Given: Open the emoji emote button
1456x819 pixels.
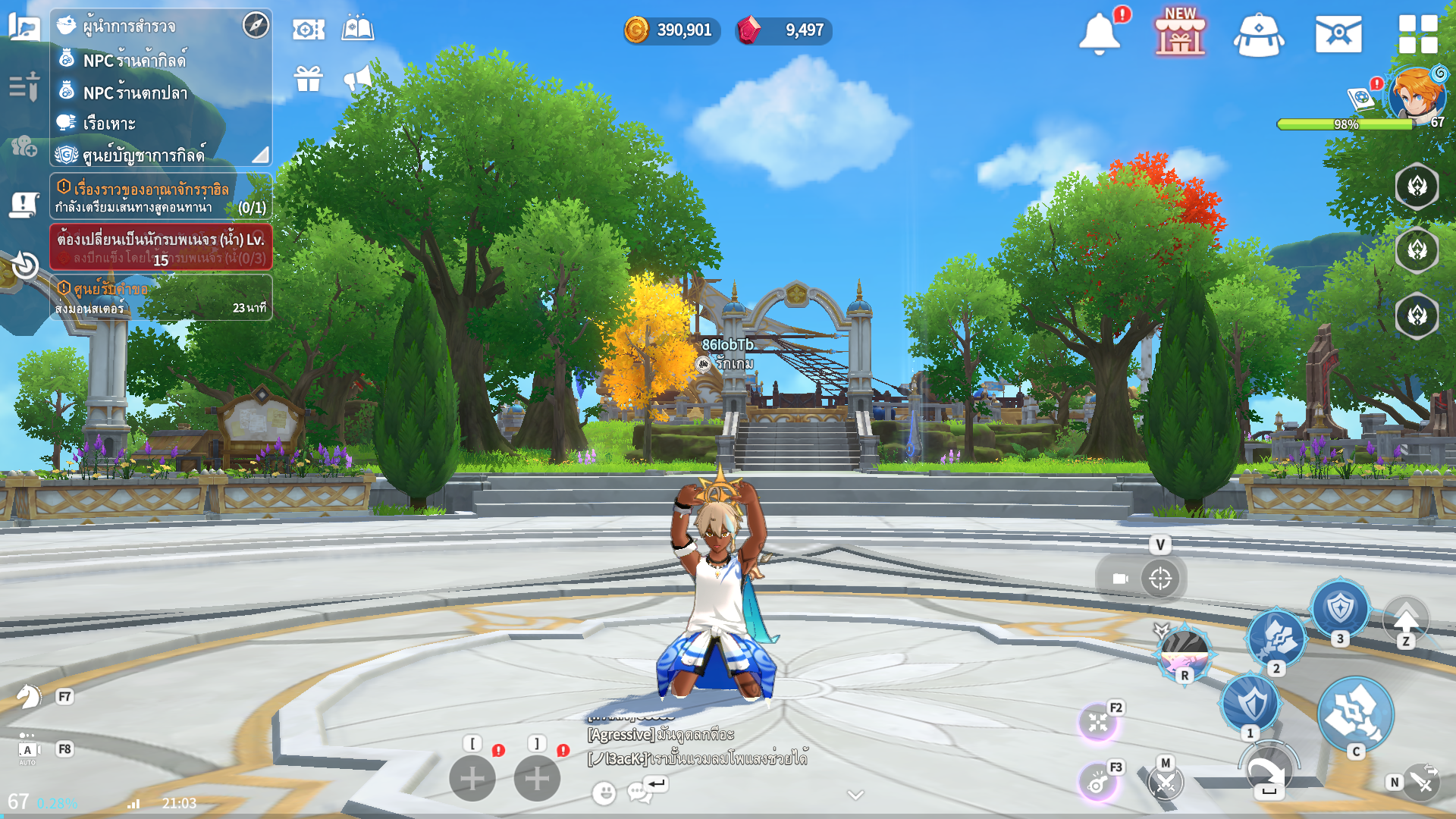Looking at the screenshot, I should (604, 793).
